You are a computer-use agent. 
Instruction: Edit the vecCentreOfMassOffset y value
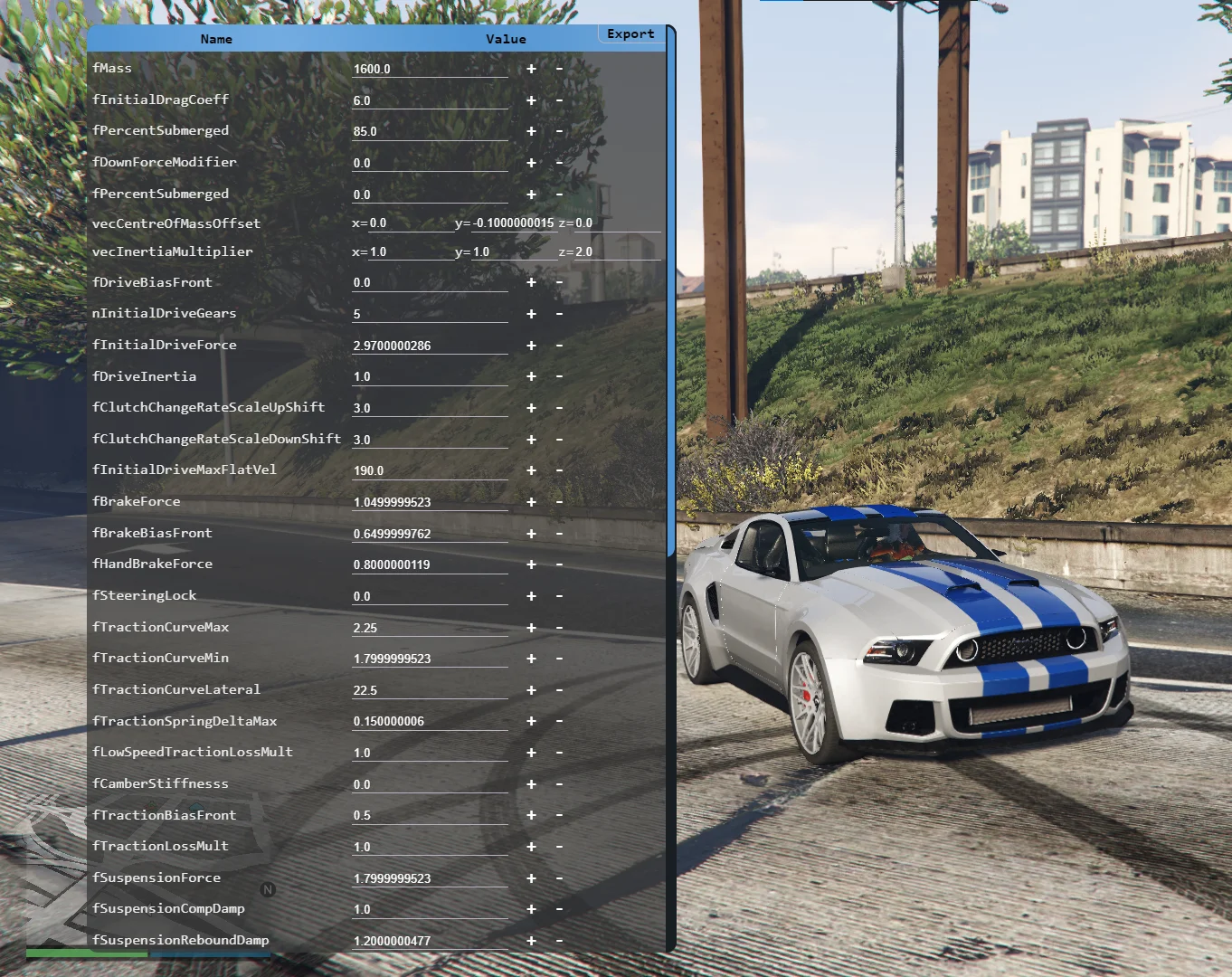512,223
